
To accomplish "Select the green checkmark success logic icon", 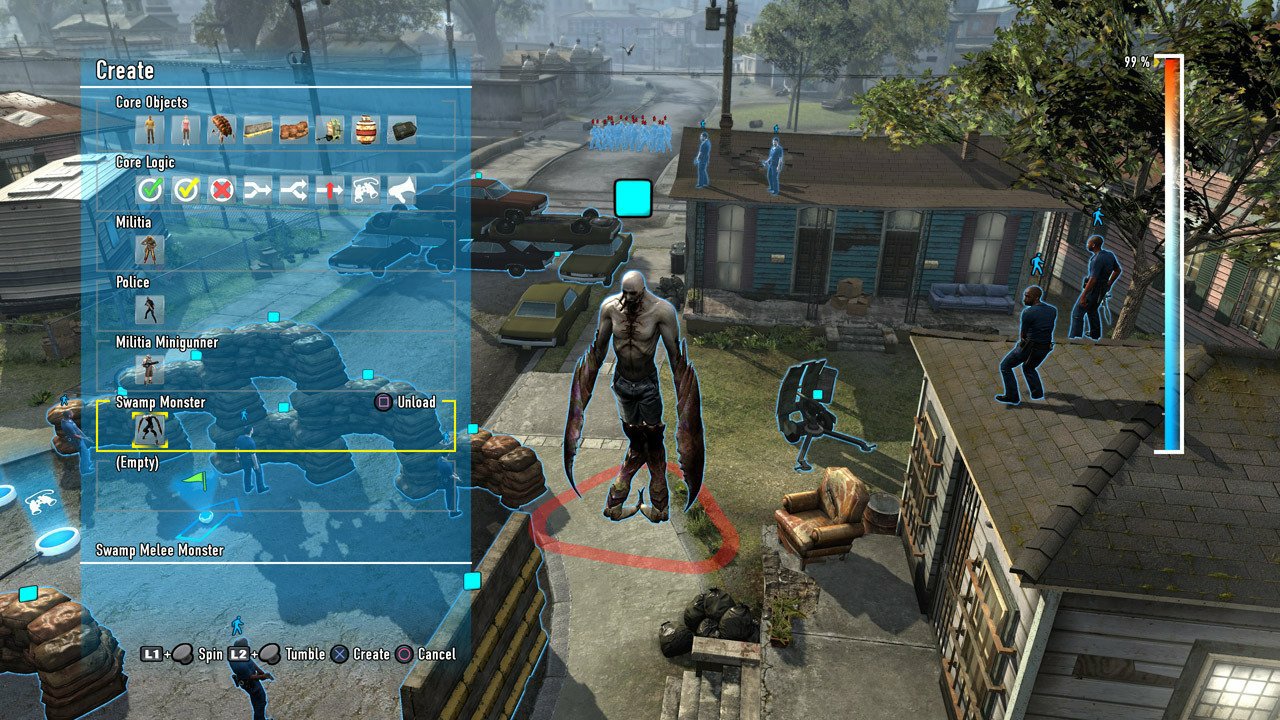I will 150,188.
